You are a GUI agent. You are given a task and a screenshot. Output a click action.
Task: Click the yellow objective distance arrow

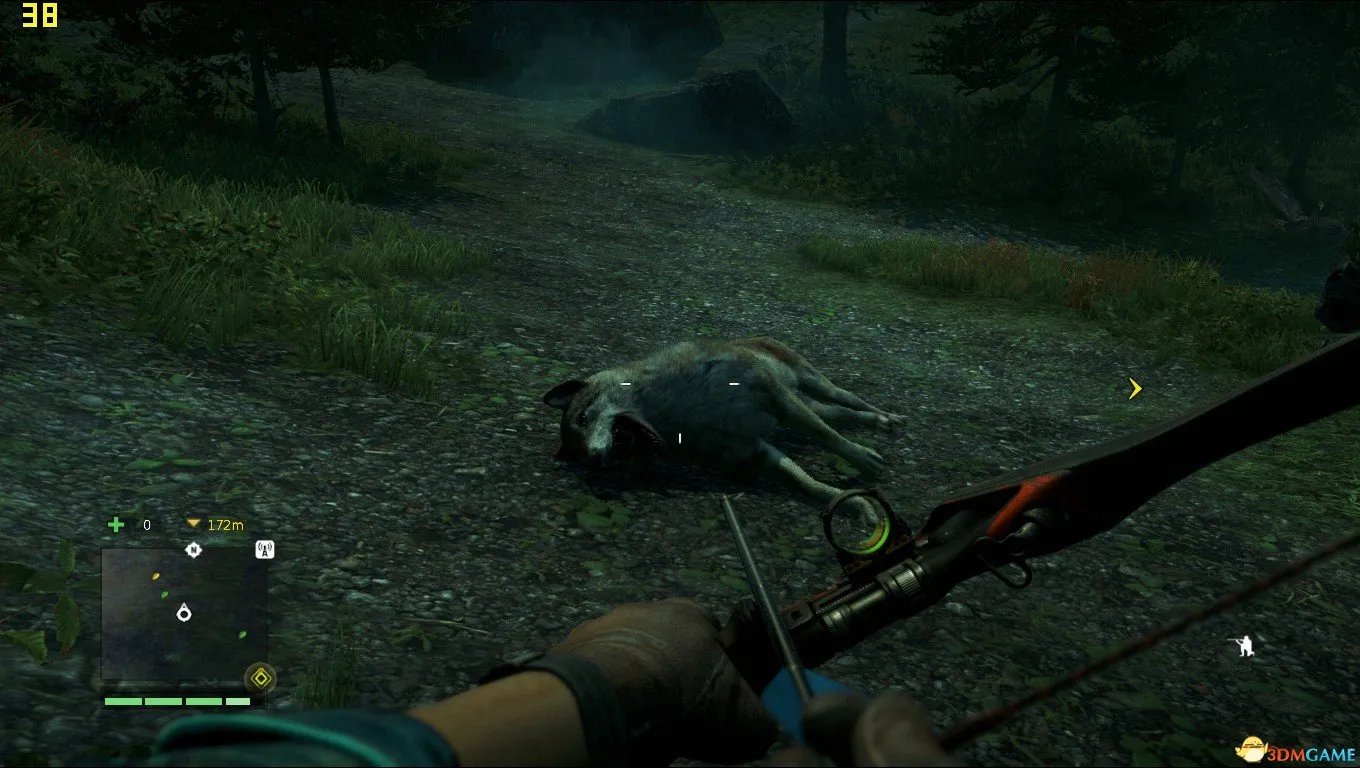(x=193, y=524)
